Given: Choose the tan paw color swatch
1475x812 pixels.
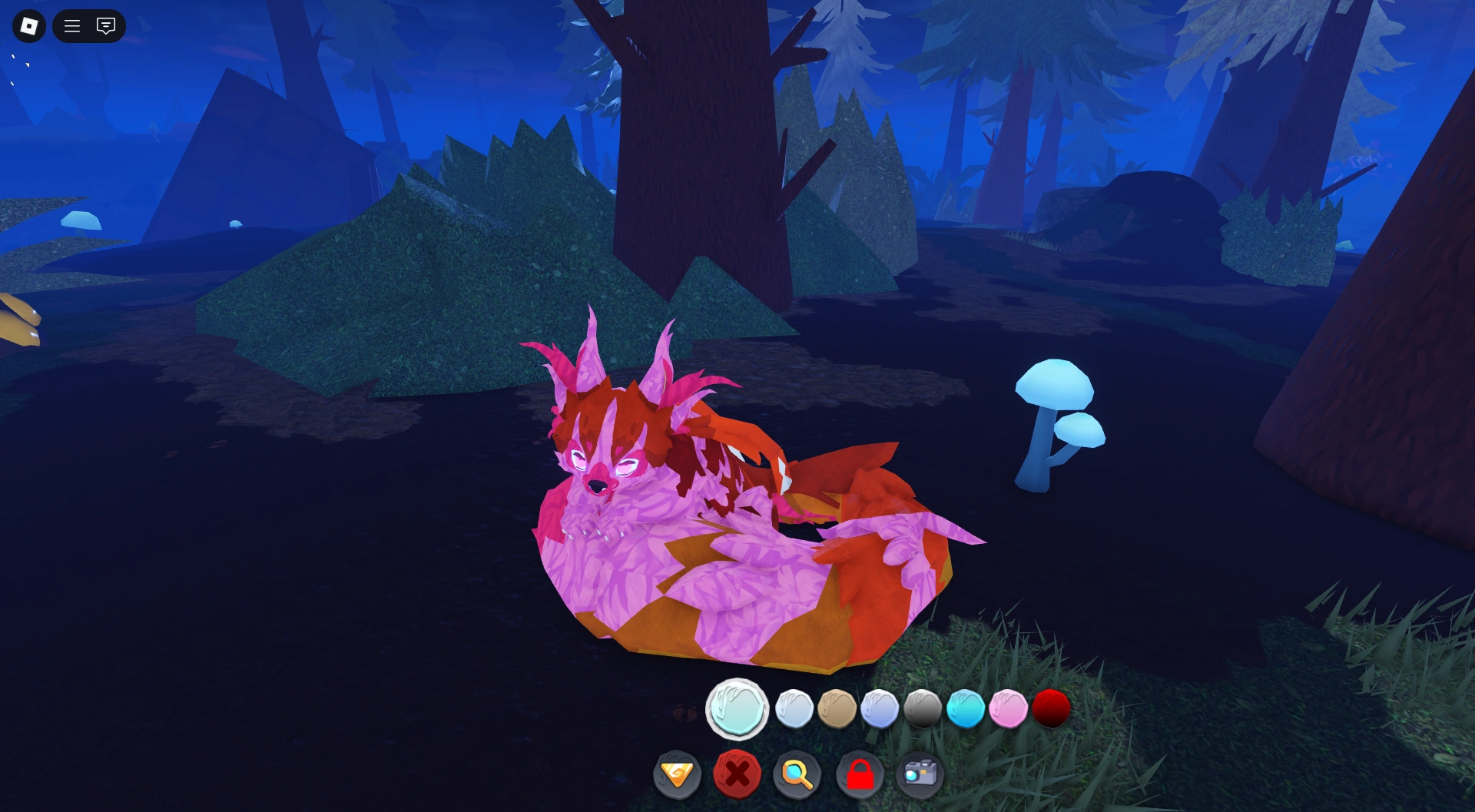Looking at the screenshot, I should click(839, 710).
